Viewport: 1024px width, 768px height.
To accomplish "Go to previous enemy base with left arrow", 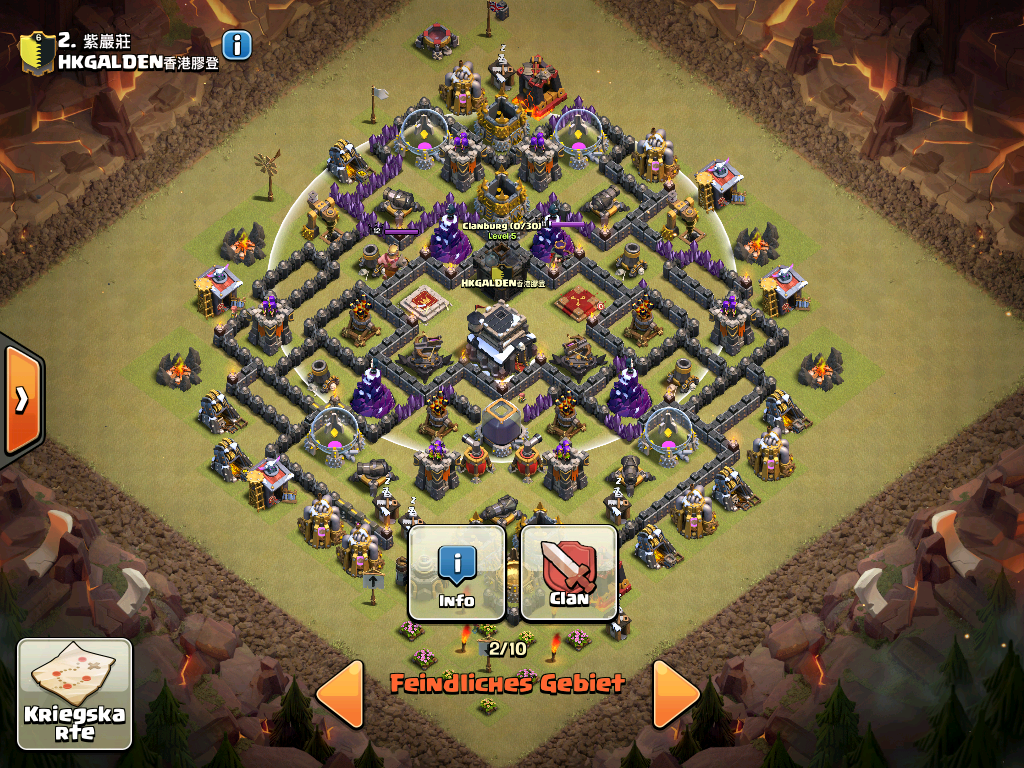I will pos(339,693).
